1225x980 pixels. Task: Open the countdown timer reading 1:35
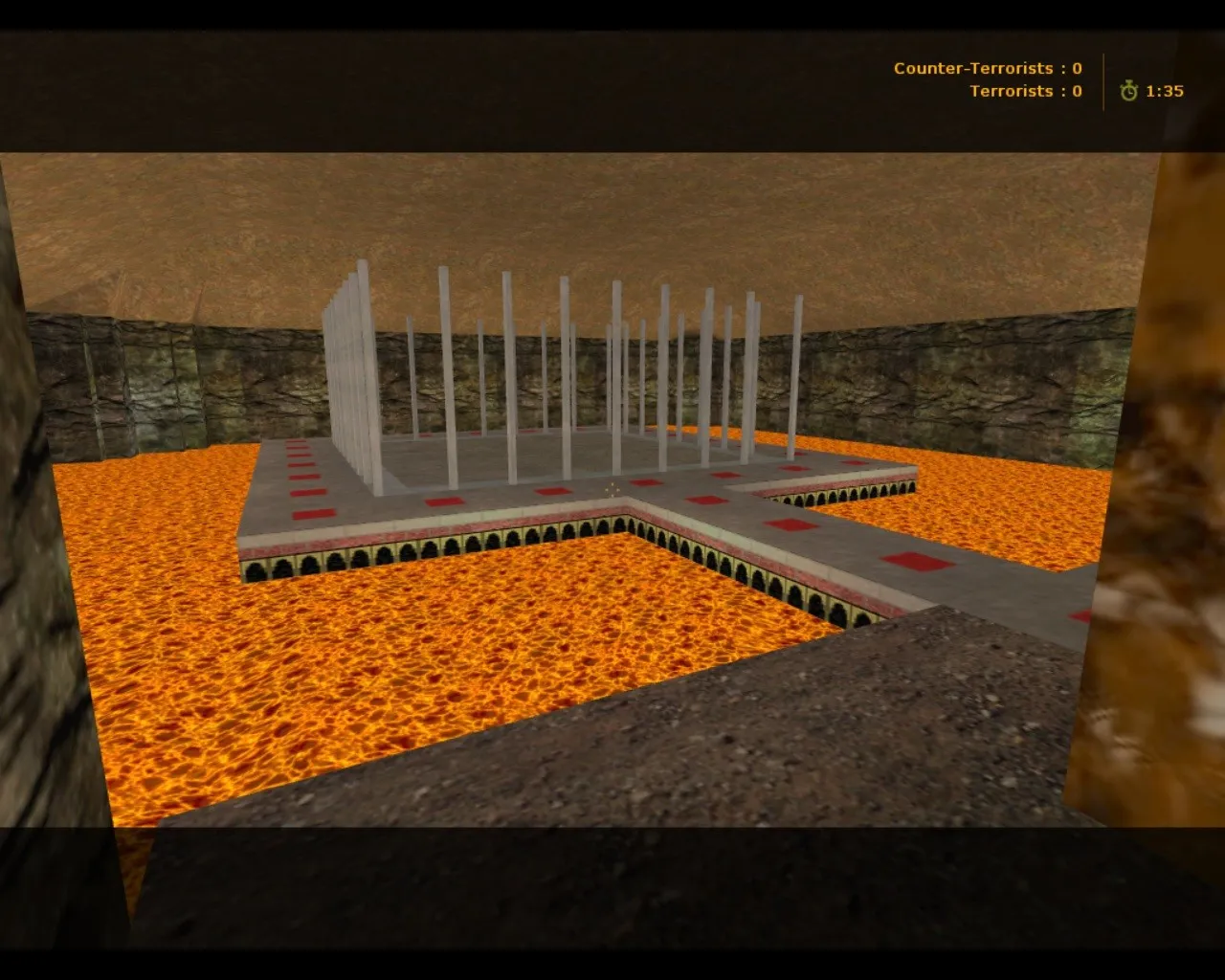1164,92
